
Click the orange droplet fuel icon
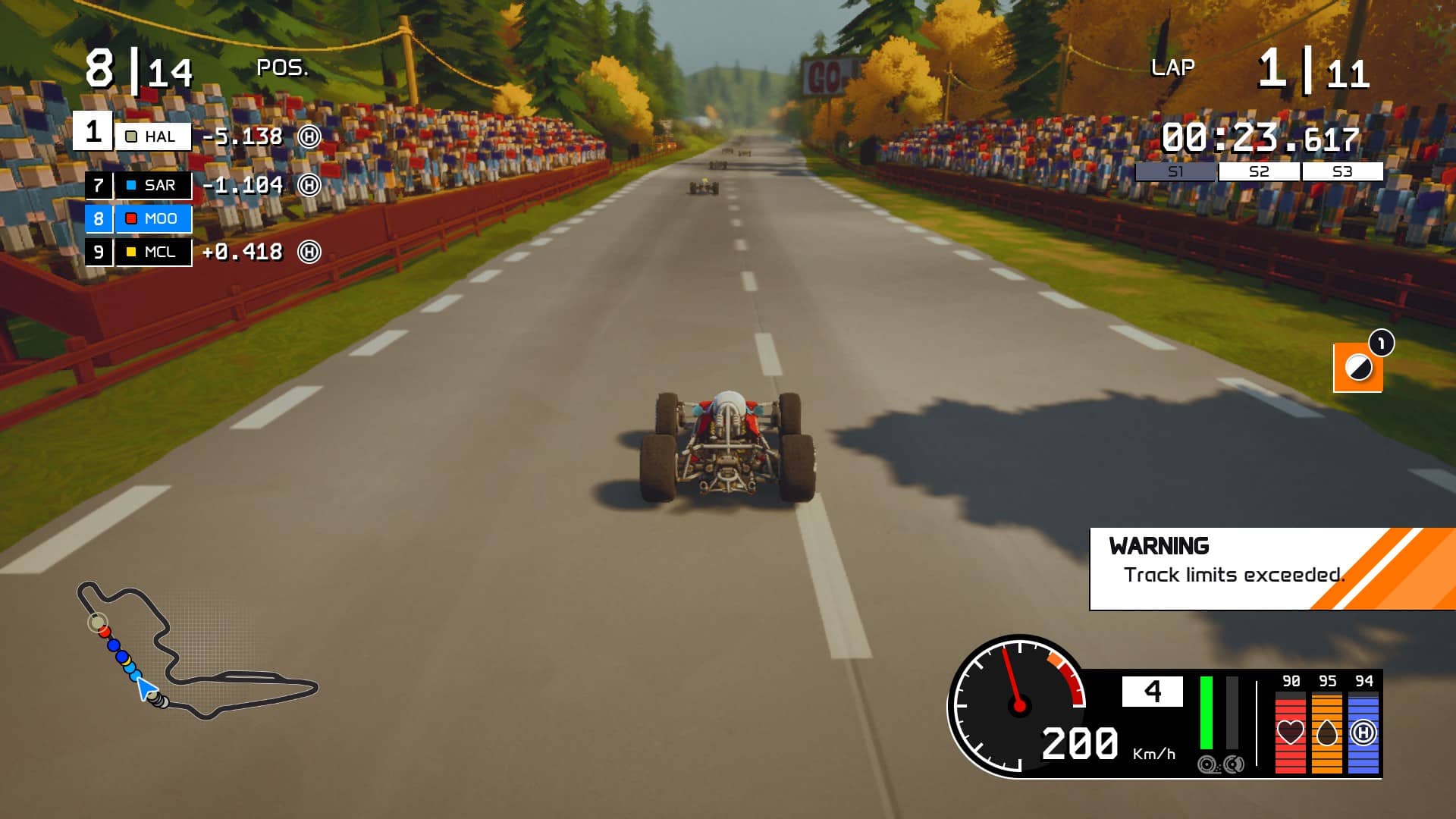click(1326, 733)
